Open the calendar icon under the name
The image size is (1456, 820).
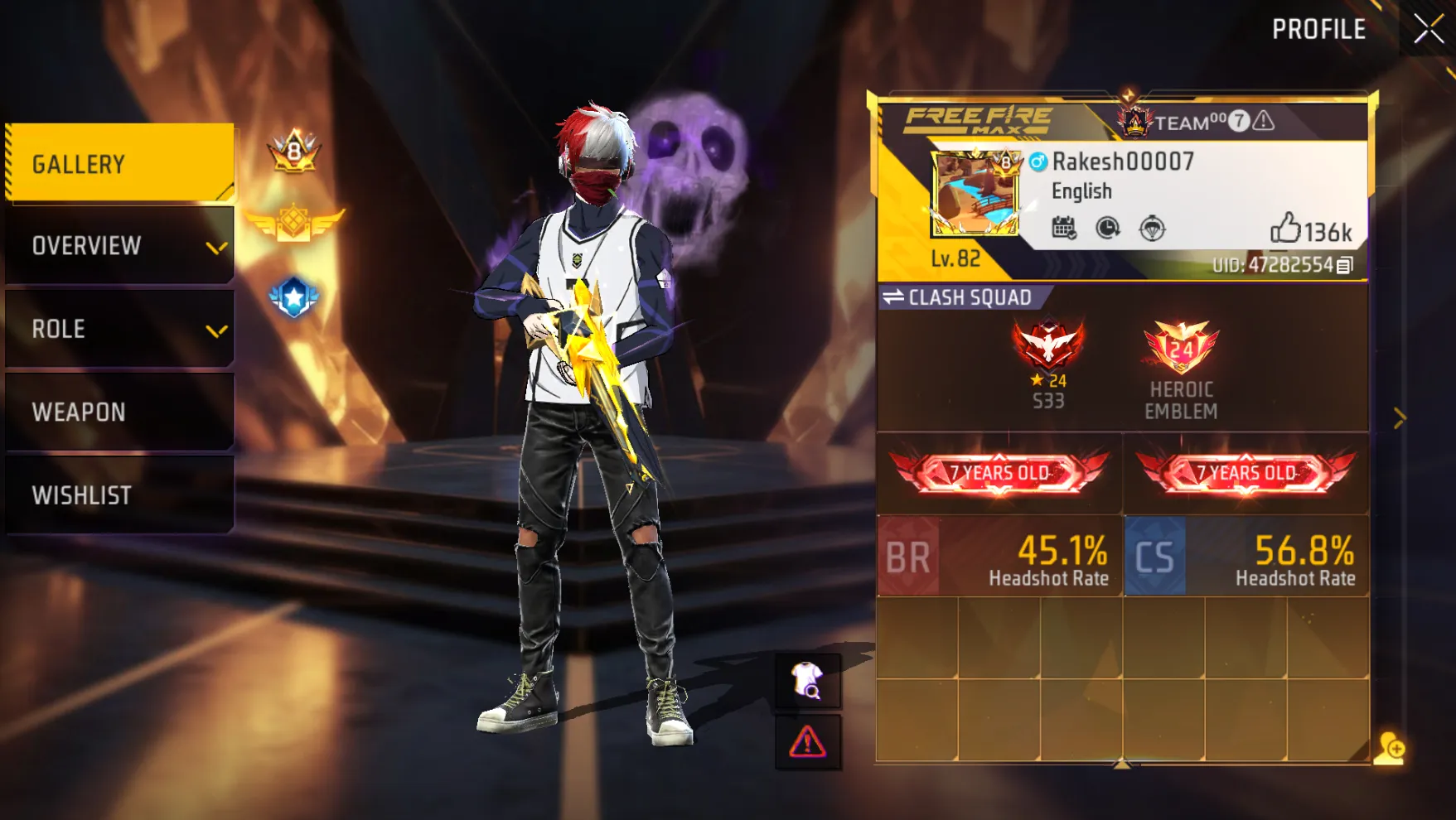1064,228
